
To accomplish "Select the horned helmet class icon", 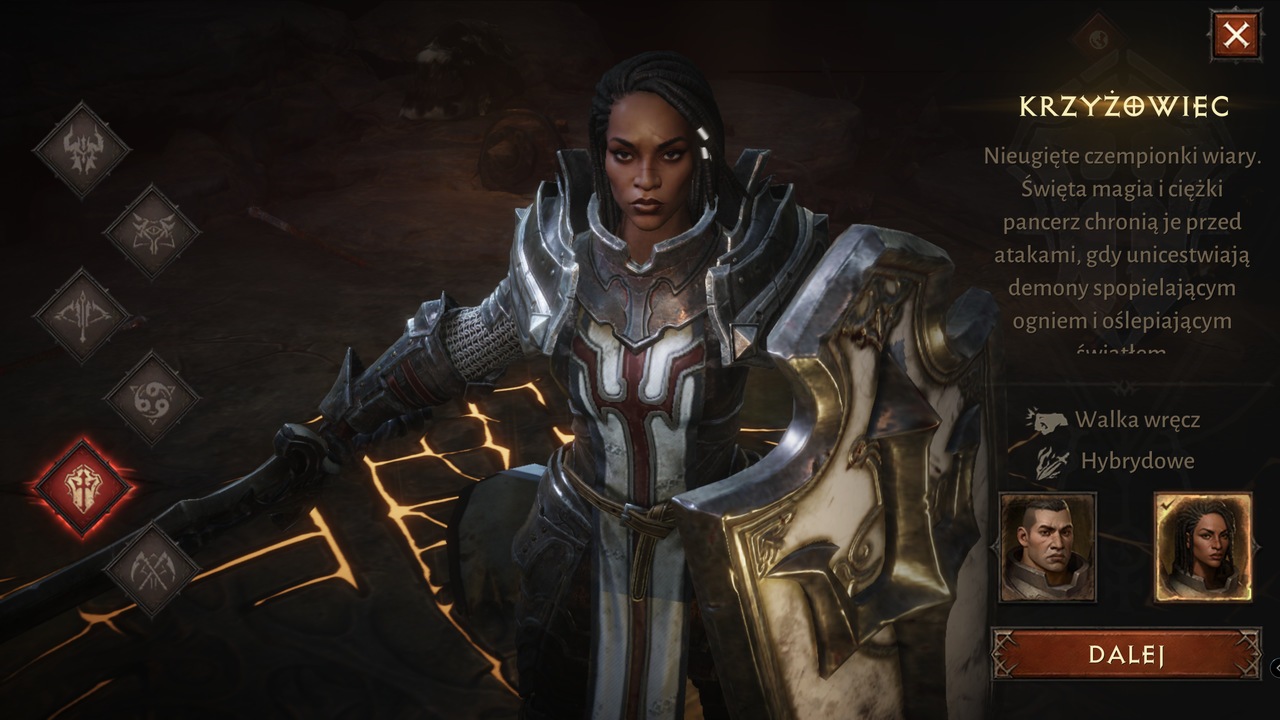I will [81, 150].
